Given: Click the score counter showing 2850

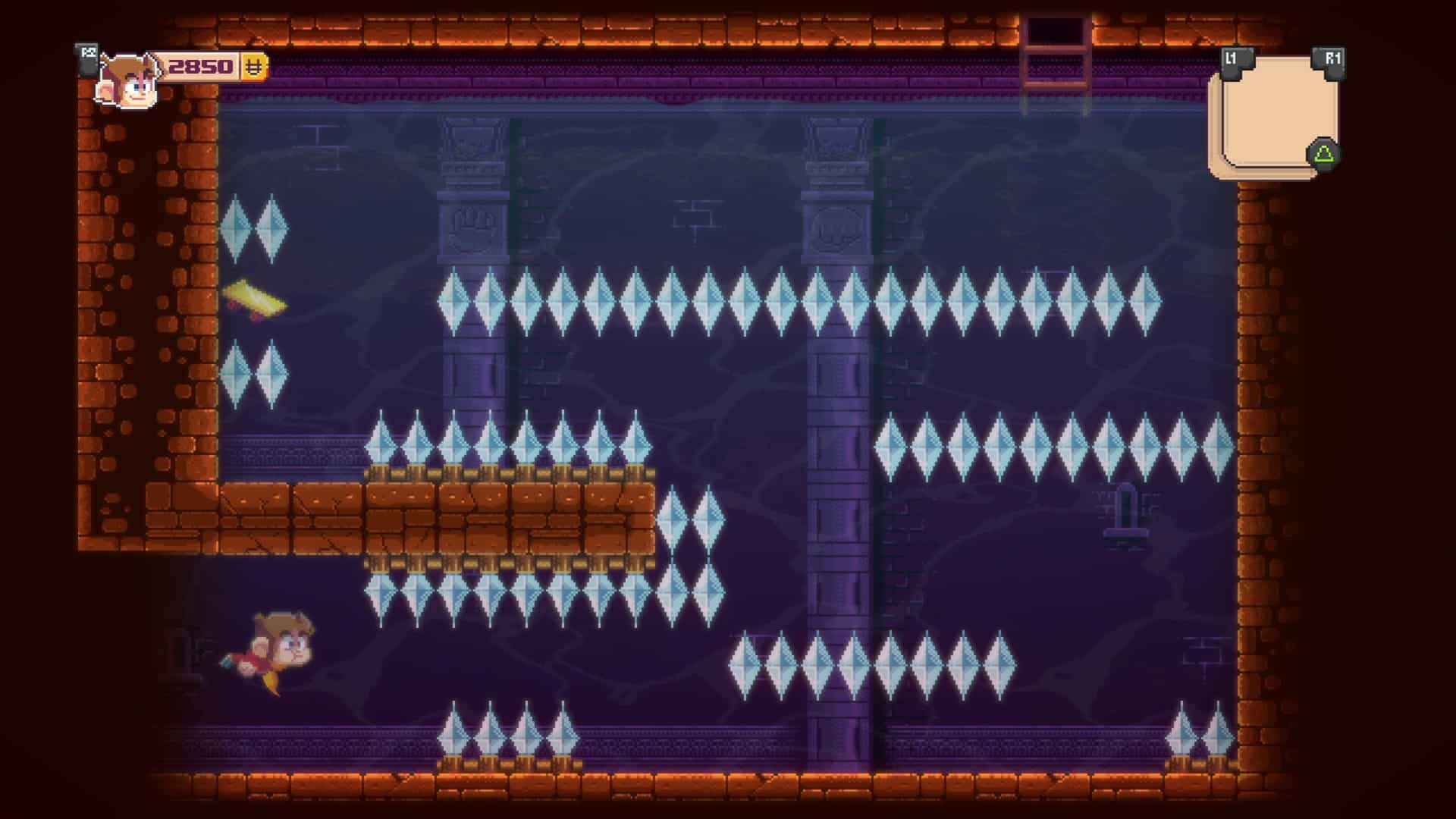Looking at the screenshot, I should click(x=199, y=67).
